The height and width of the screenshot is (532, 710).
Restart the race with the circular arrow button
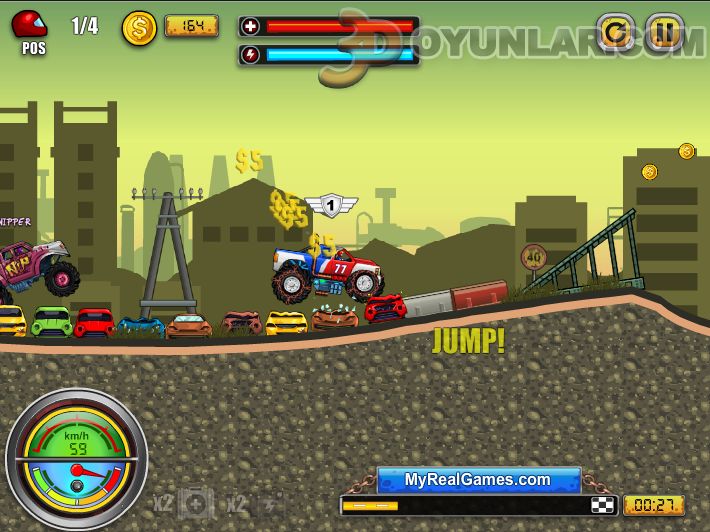click(615, 33)
